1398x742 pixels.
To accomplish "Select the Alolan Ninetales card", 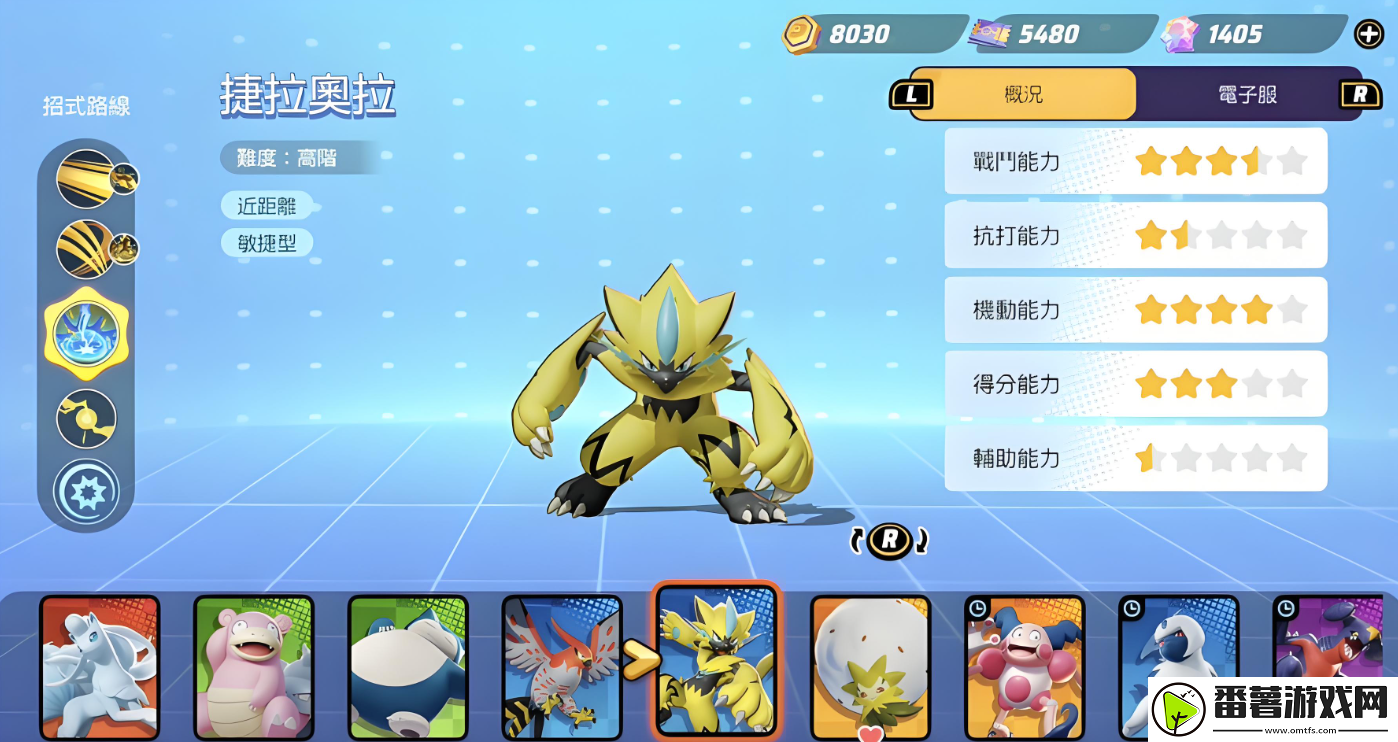I will 99,665.
